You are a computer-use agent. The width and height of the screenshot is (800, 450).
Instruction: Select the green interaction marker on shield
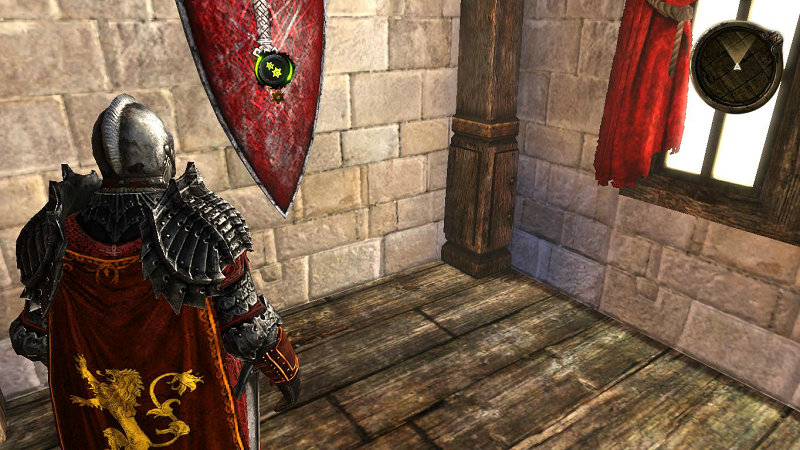pos(274,69)
